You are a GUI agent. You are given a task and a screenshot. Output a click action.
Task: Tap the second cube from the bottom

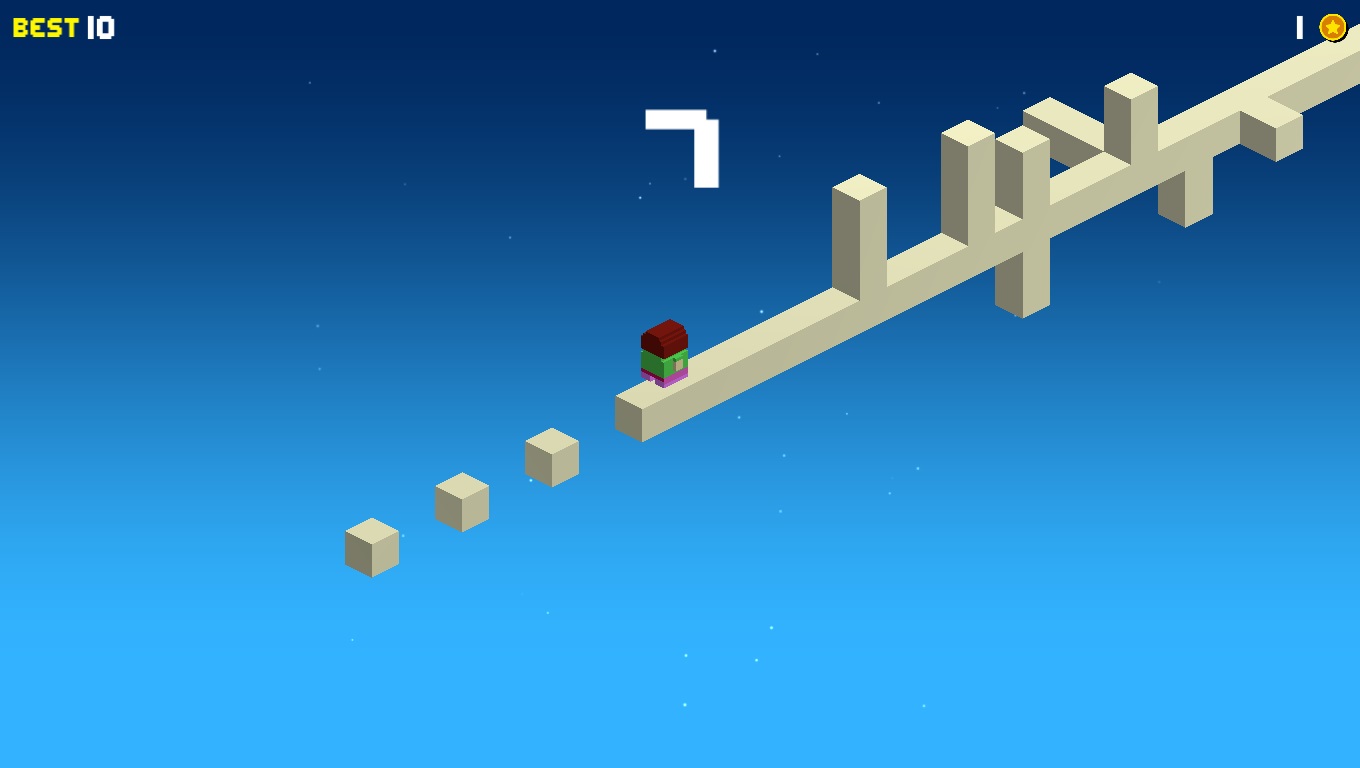click(x=461, y=500)
